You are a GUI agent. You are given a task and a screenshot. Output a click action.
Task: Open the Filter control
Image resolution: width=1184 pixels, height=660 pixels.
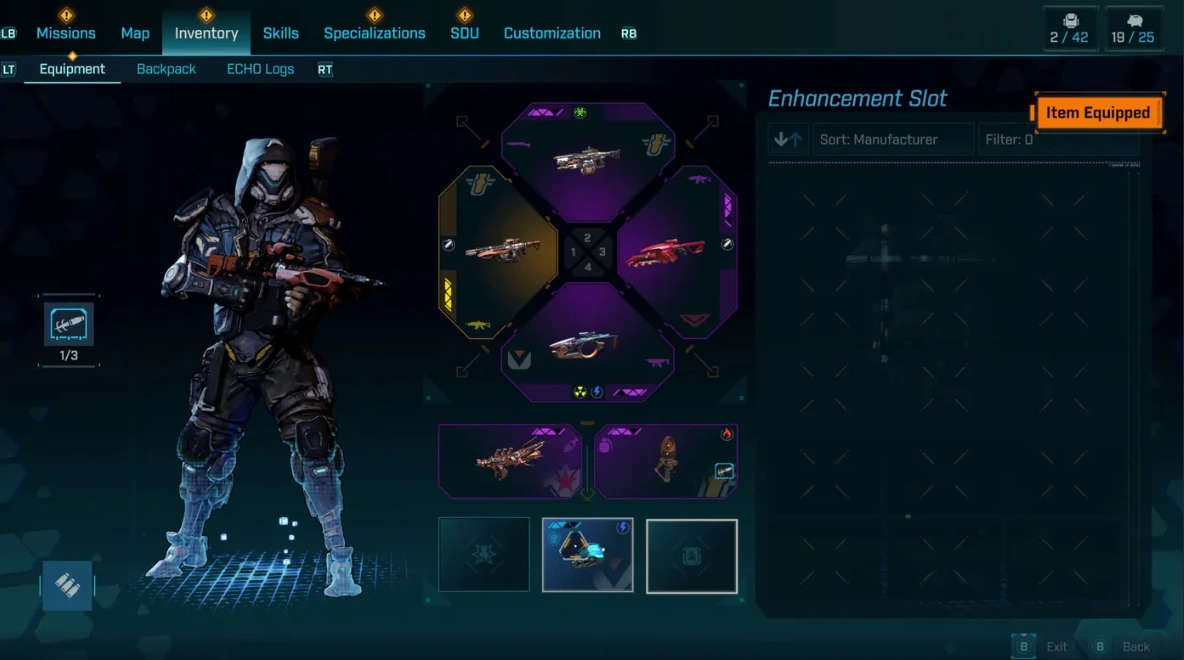tap(1010, 140)
